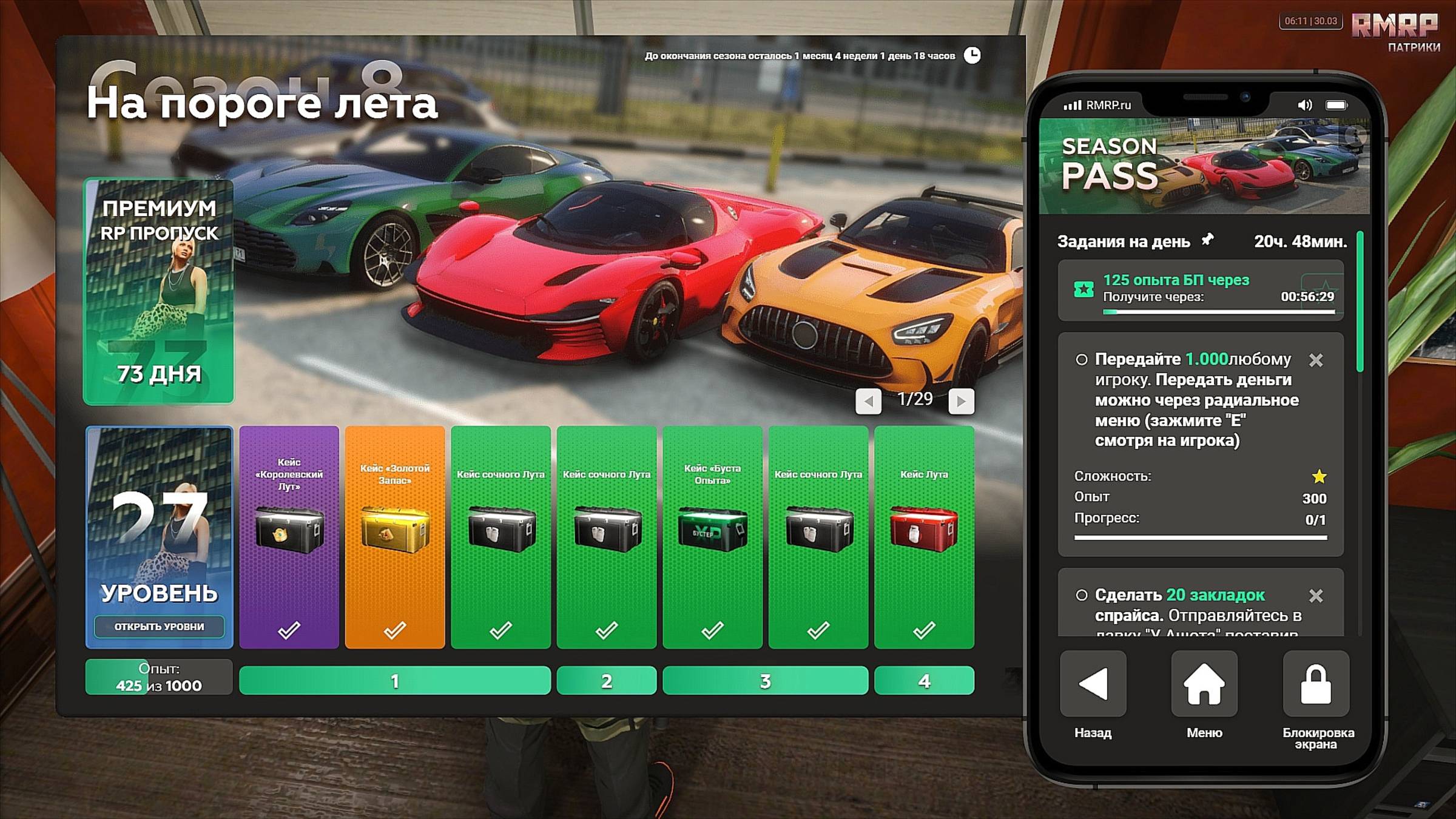The width and height of the screenshot is (1456, 819).
Task: Select the 'Золотой Запас' orange case
Action: click(394, 537)
